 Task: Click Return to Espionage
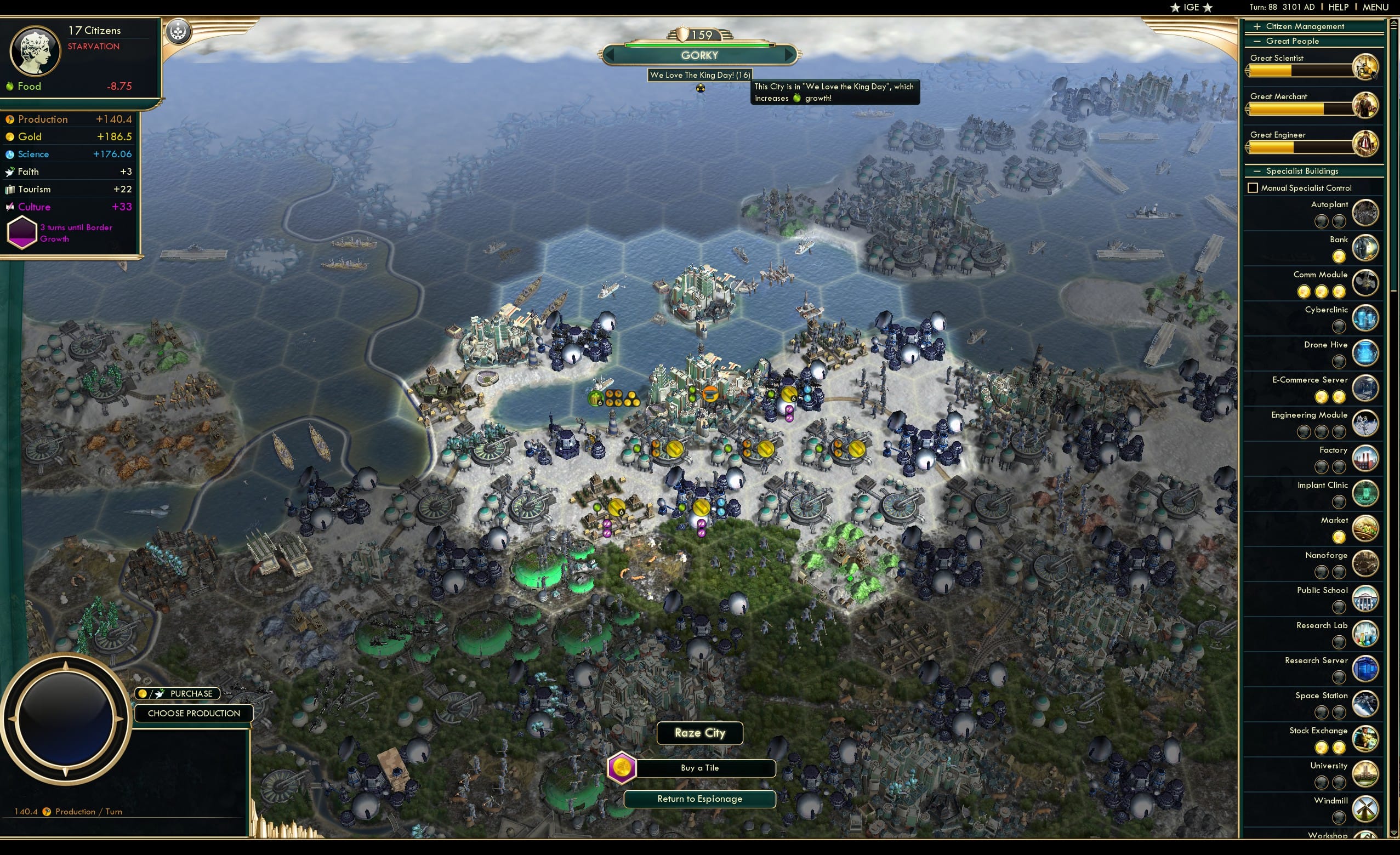[699, 798]
